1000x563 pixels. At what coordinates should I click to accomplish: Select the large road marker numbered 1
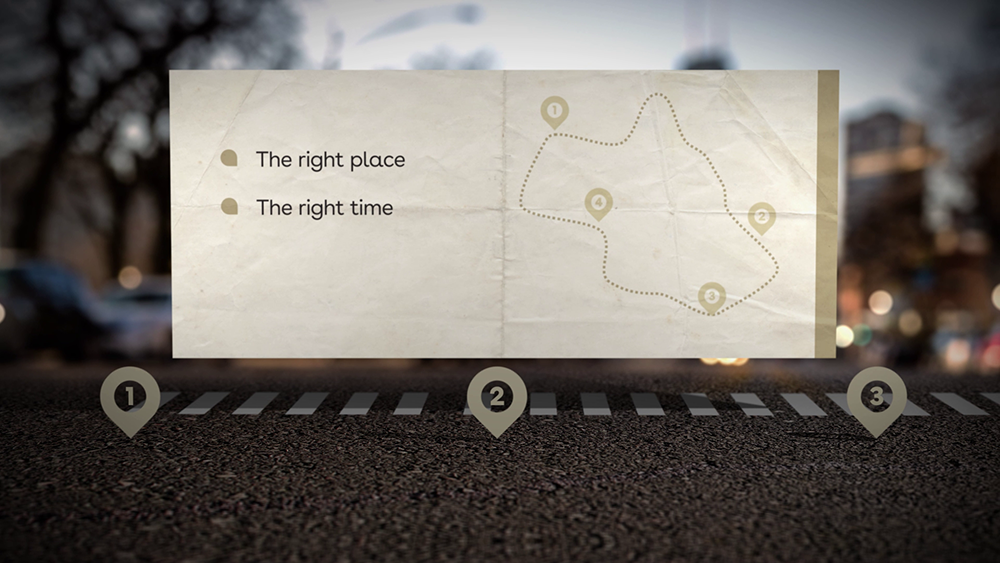(x=129, y=397)
